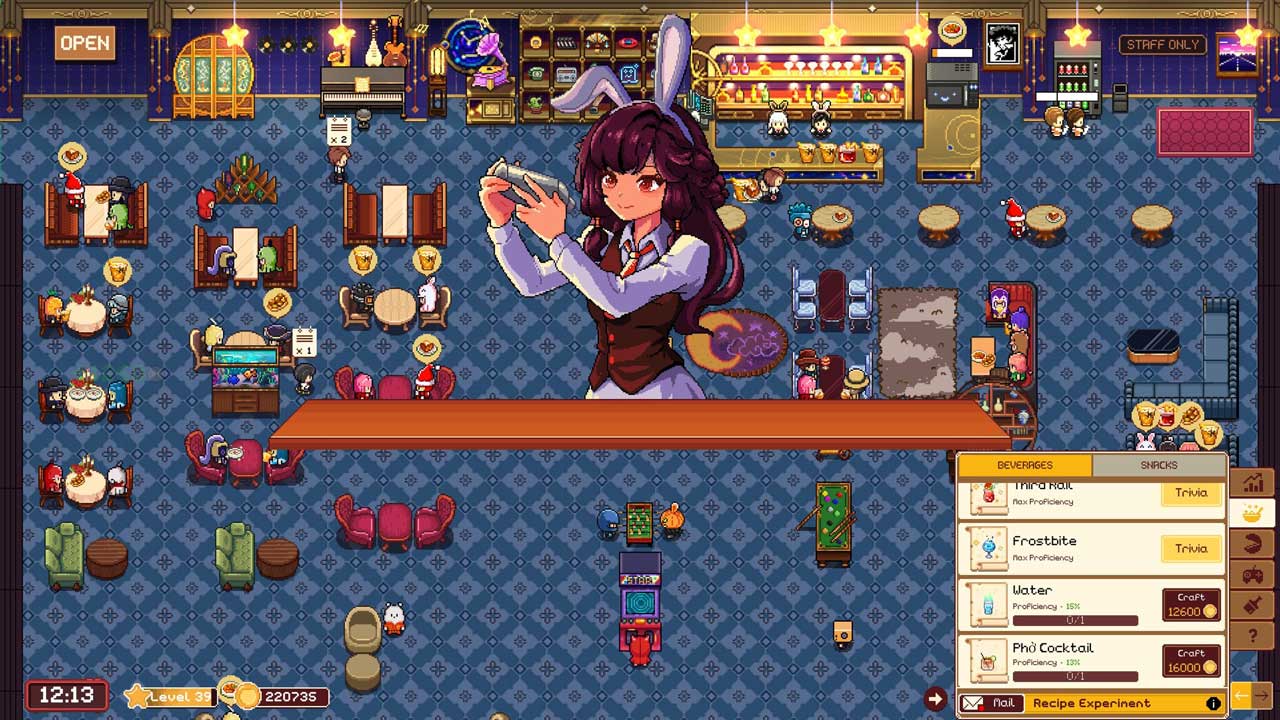Craft Water for 12600 coins
The image size is (1280, 720).
click(x=1191, y=605)
